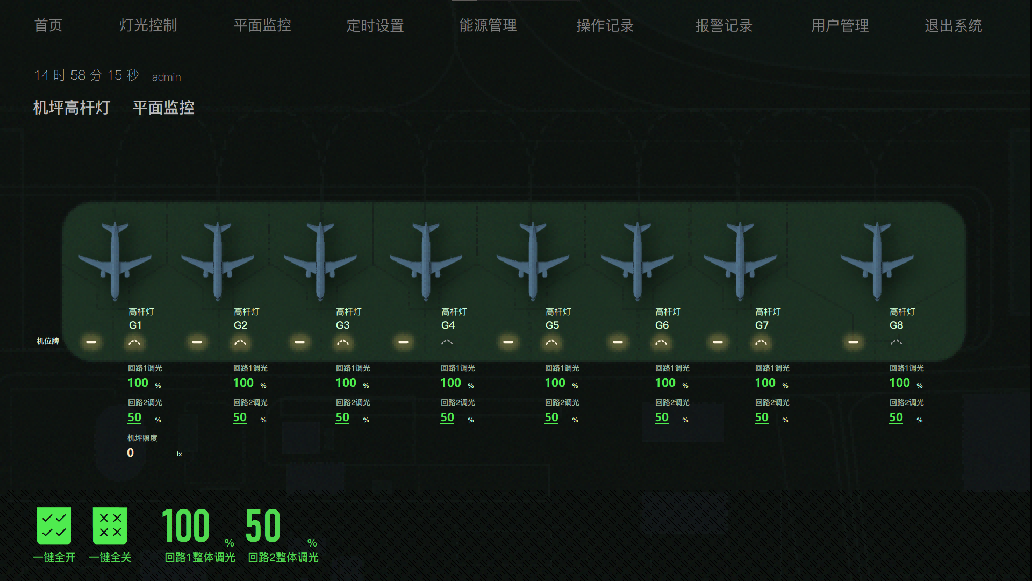Click 退出系统 to log out
This screenshot has width=1032, height=581.
(953, 26)
